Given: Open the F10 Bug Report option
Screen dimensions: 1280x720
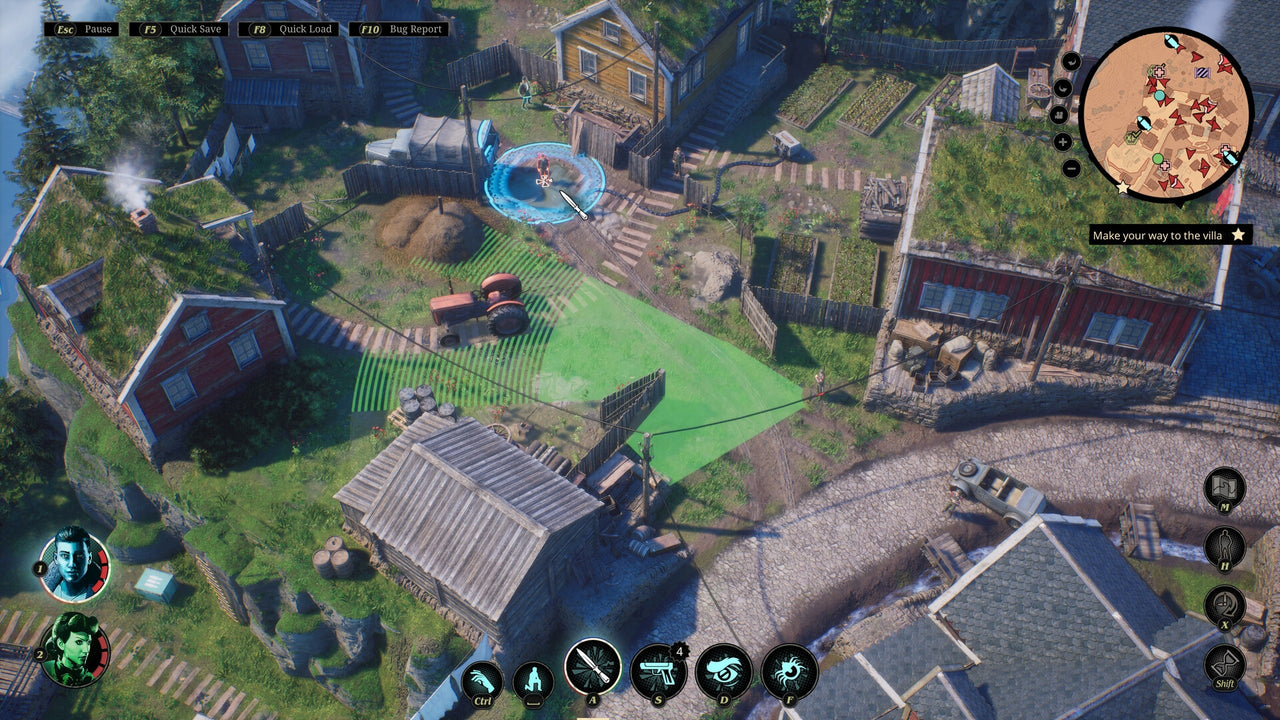Looking at the screenshot, I should point(396,28).
